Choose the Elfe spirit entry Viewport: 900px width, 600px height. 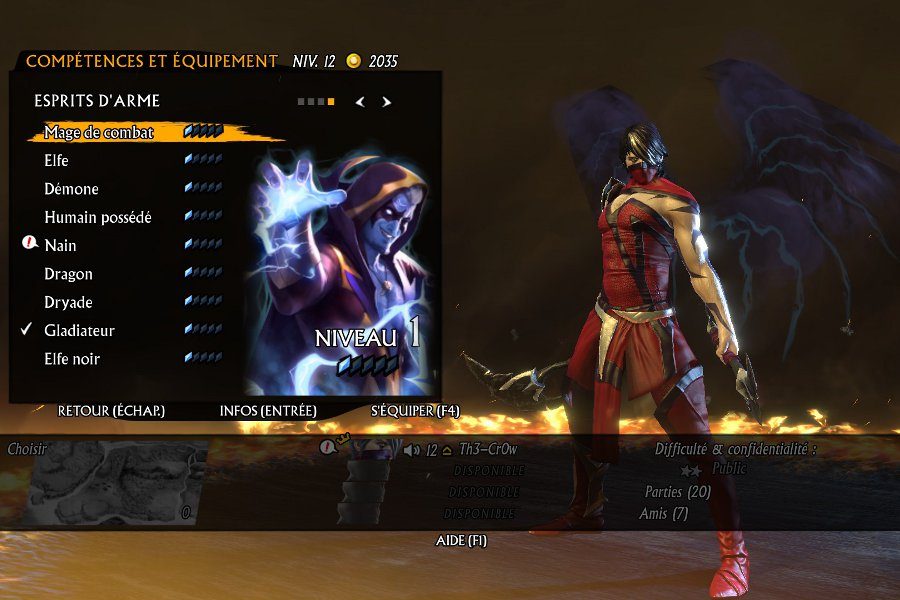[57, 160]
